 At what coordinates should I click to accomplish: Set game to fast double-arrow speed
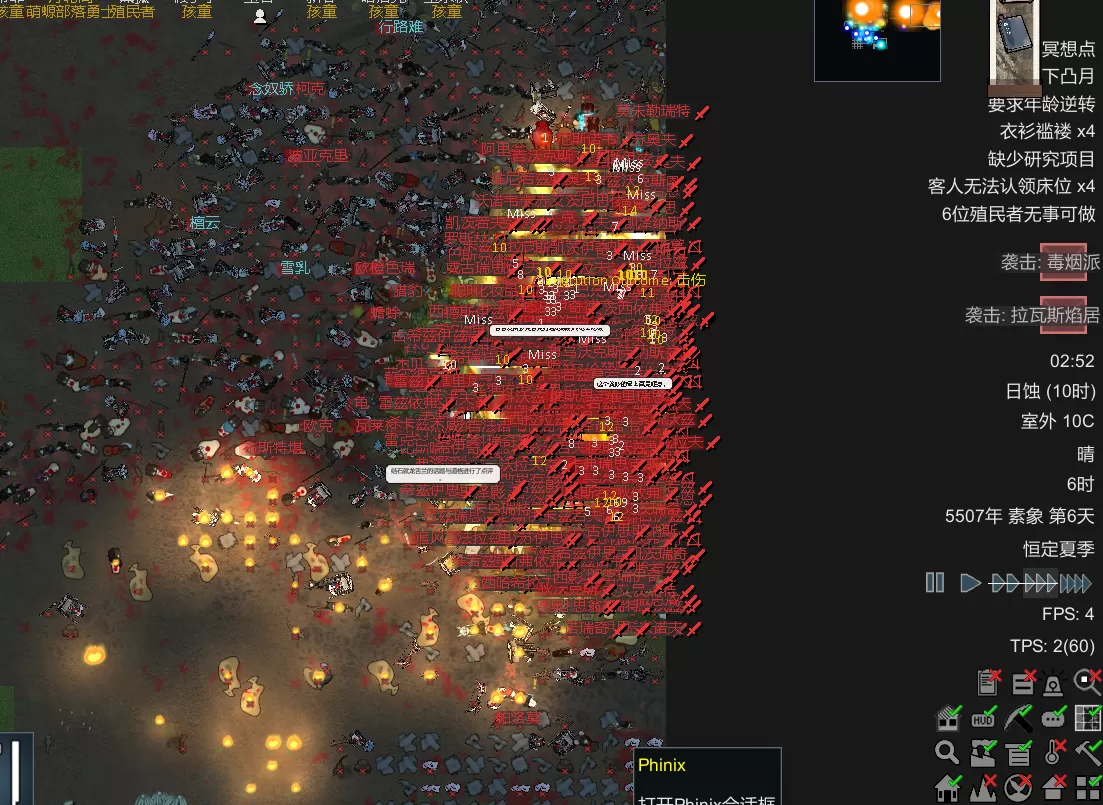tap(1004, 582)
